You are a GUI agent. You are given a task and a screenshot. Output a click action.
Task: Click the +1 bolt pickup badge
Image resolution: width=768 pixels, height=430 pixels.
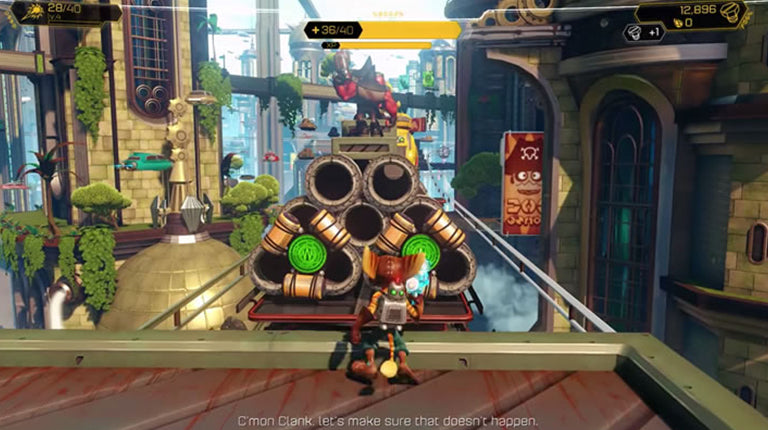pos(643,33)
